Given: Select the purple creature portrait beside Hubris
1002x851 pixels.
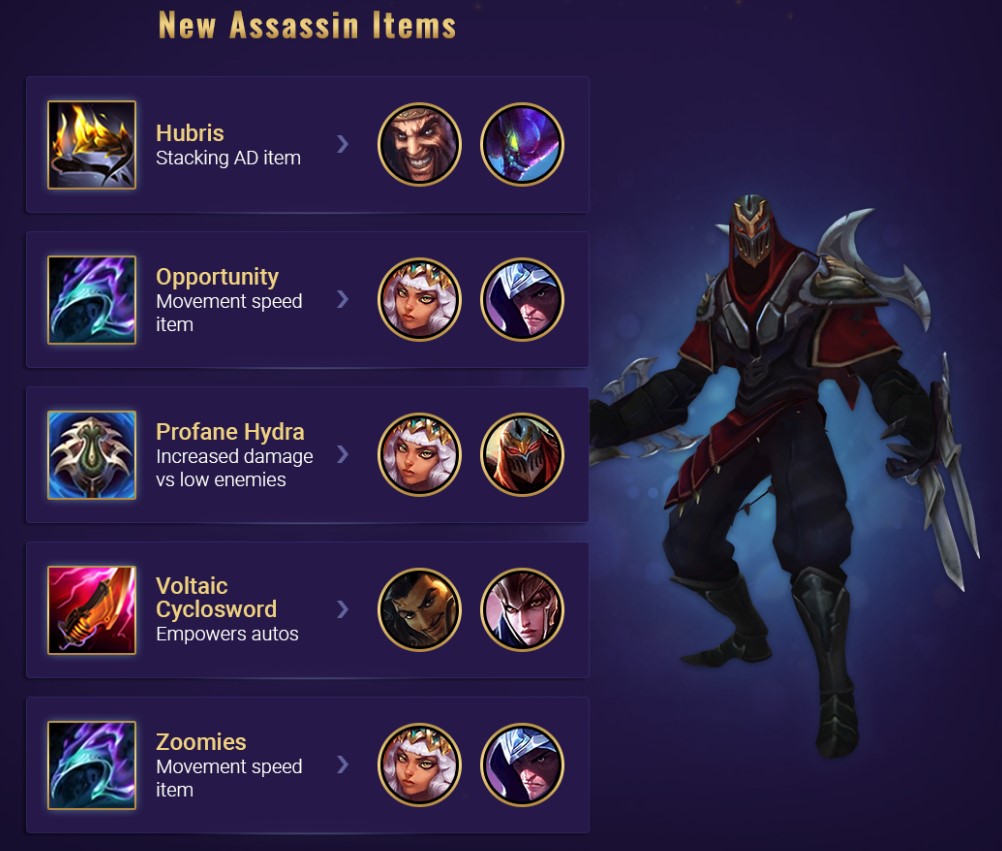Looking at the screenshot, I should pos(522,145).
